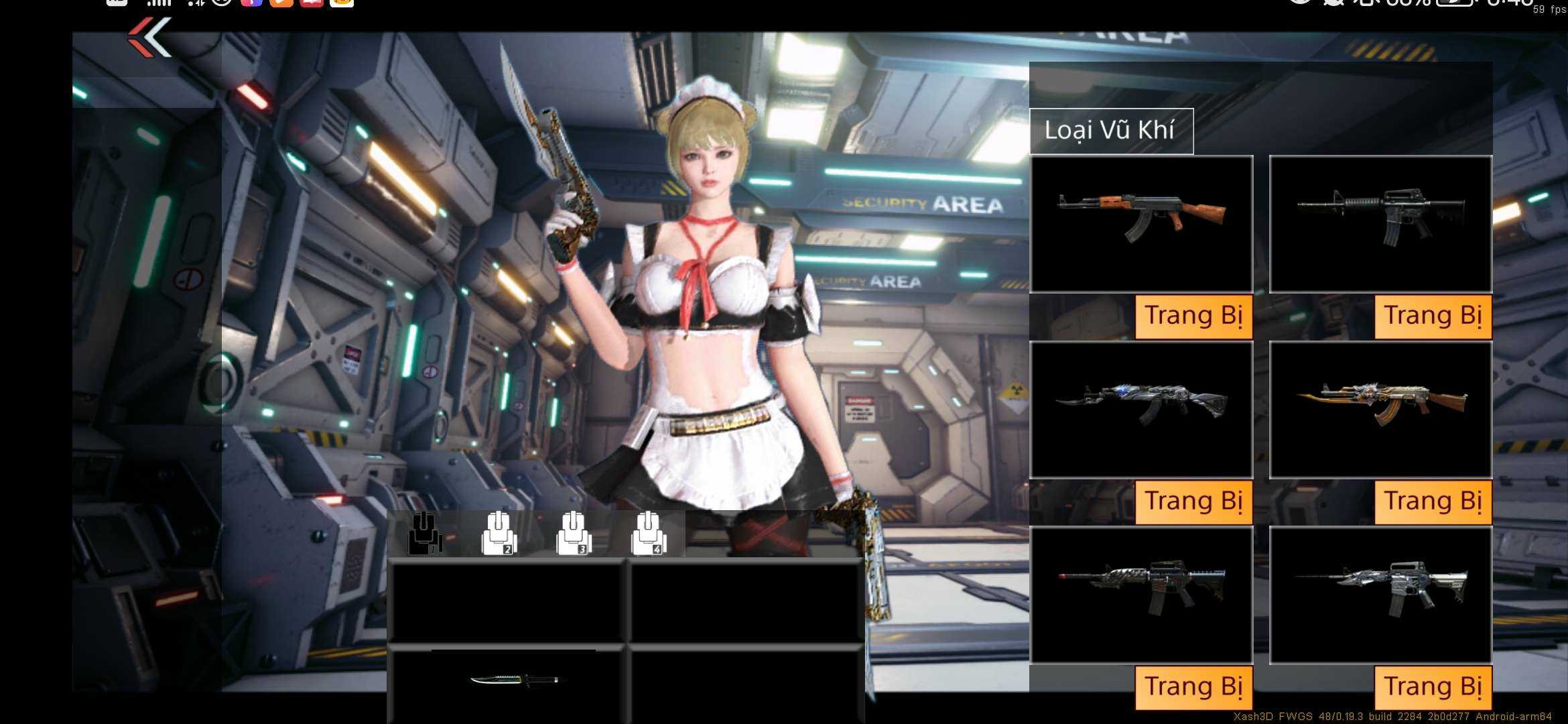Equip the silver blue-glow AK via Trang Bị
The width and height of the screenshot is (1568, 724).
[1193, 501]
